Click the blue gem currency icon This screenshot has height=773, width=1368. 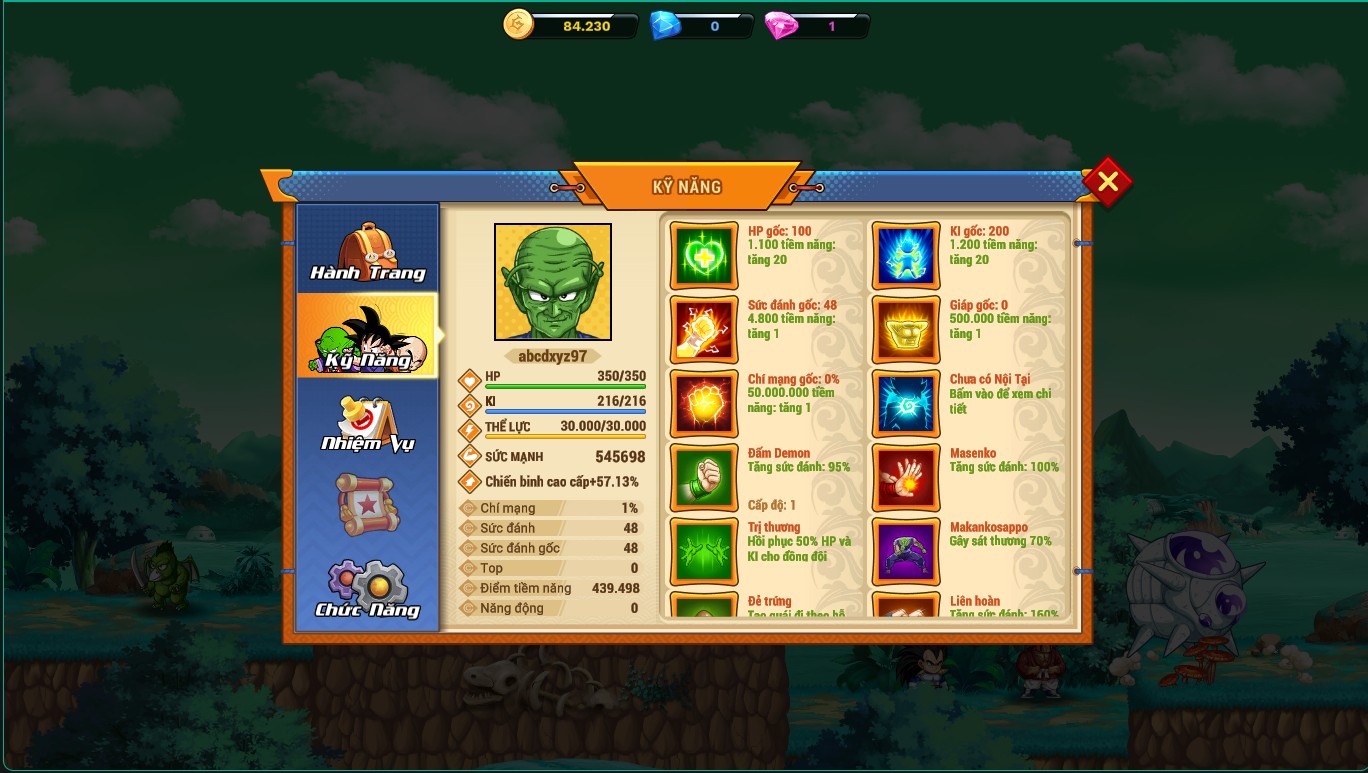(x=665, y=25)
